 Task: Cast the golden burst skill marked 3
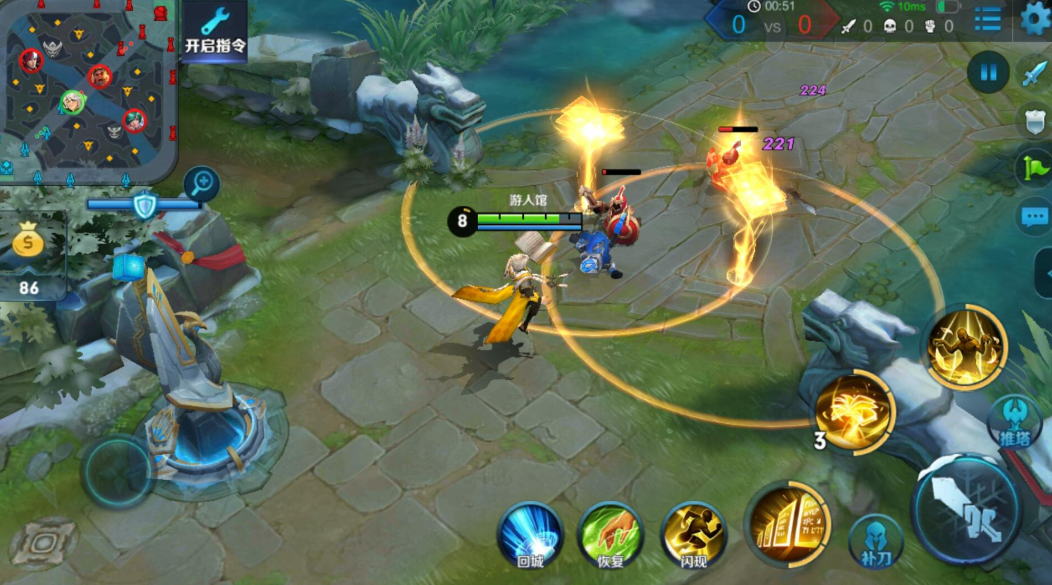(854, 412)
